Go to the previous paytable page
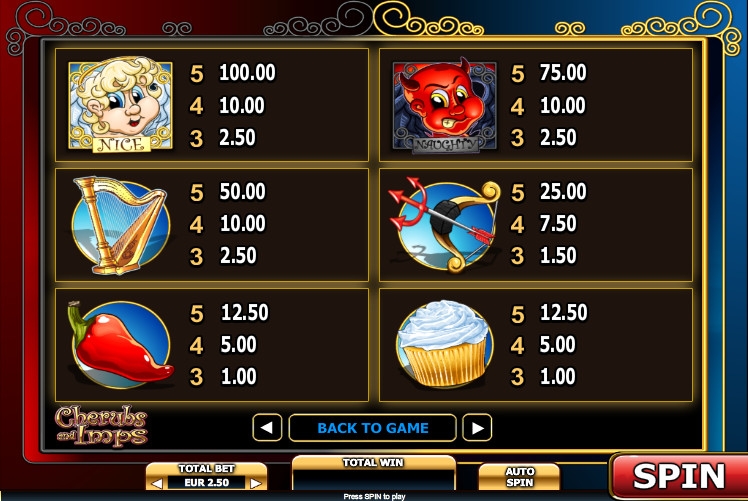This screenshot has width=748, height=501. (x=267, y=428)
